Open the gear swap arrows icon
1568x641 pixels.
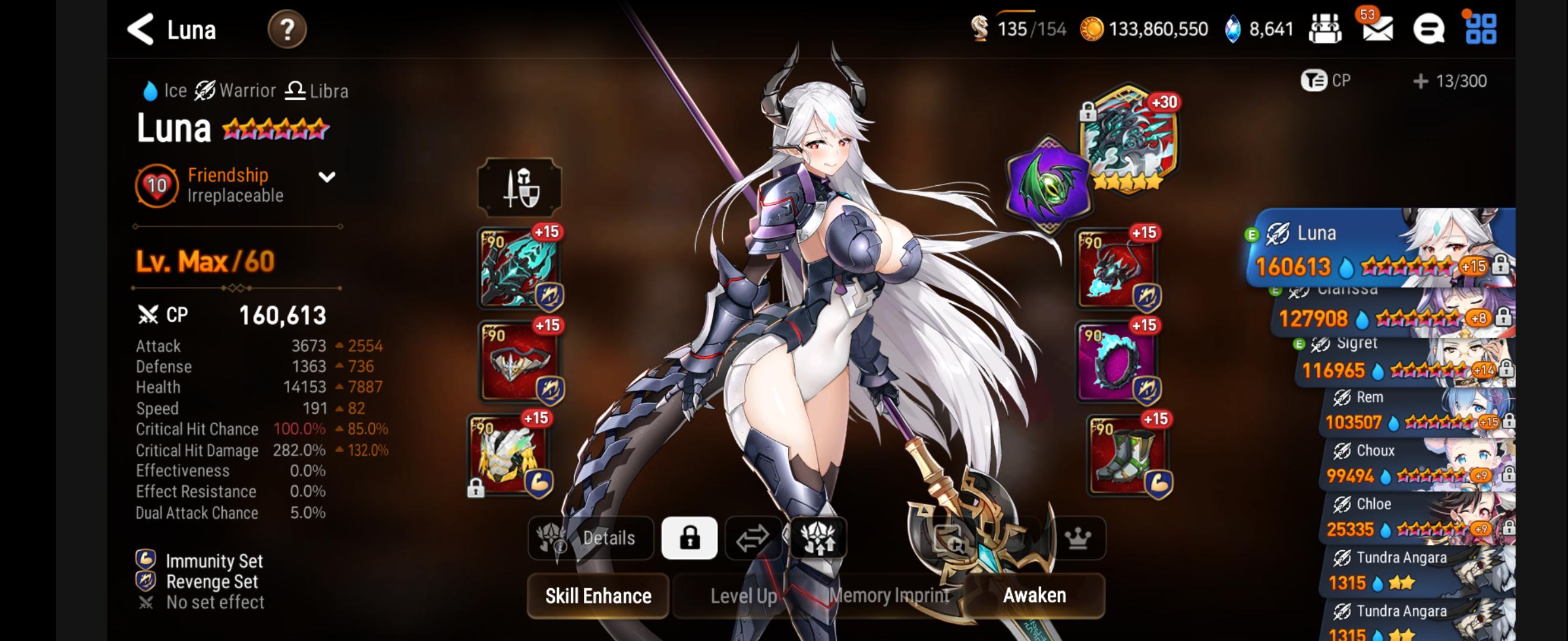click(x=752, y=538)
